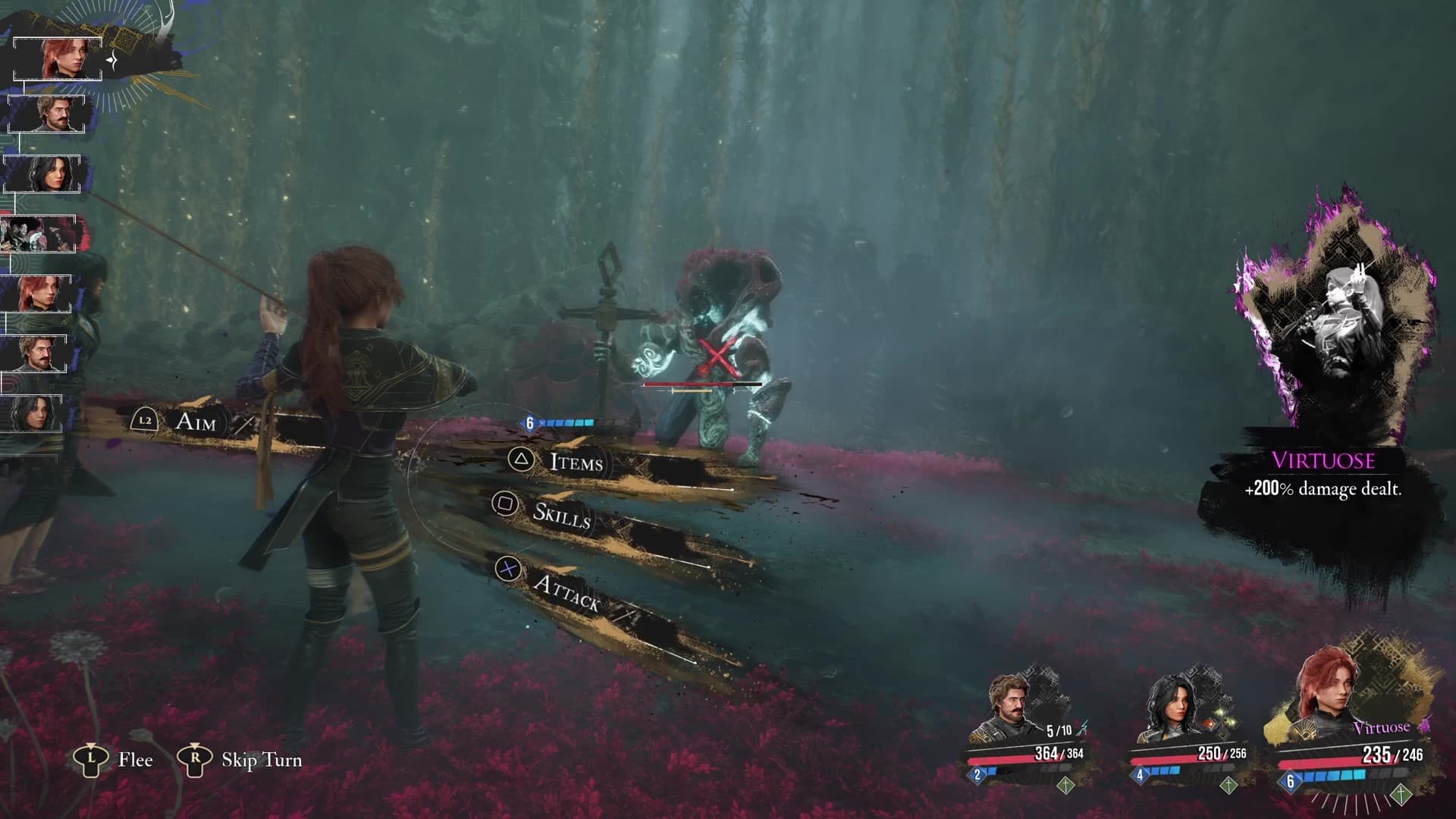Click the Flee option

pos(134,760)
